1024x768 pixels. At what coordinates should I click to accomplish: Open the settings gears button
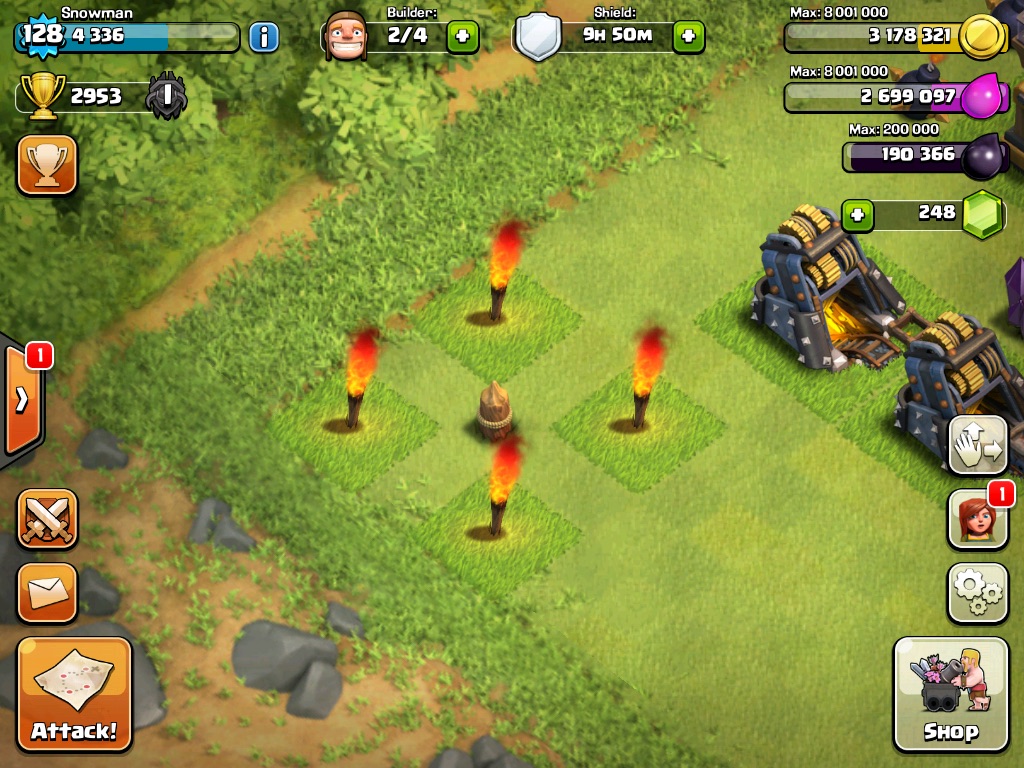[977, 593]
